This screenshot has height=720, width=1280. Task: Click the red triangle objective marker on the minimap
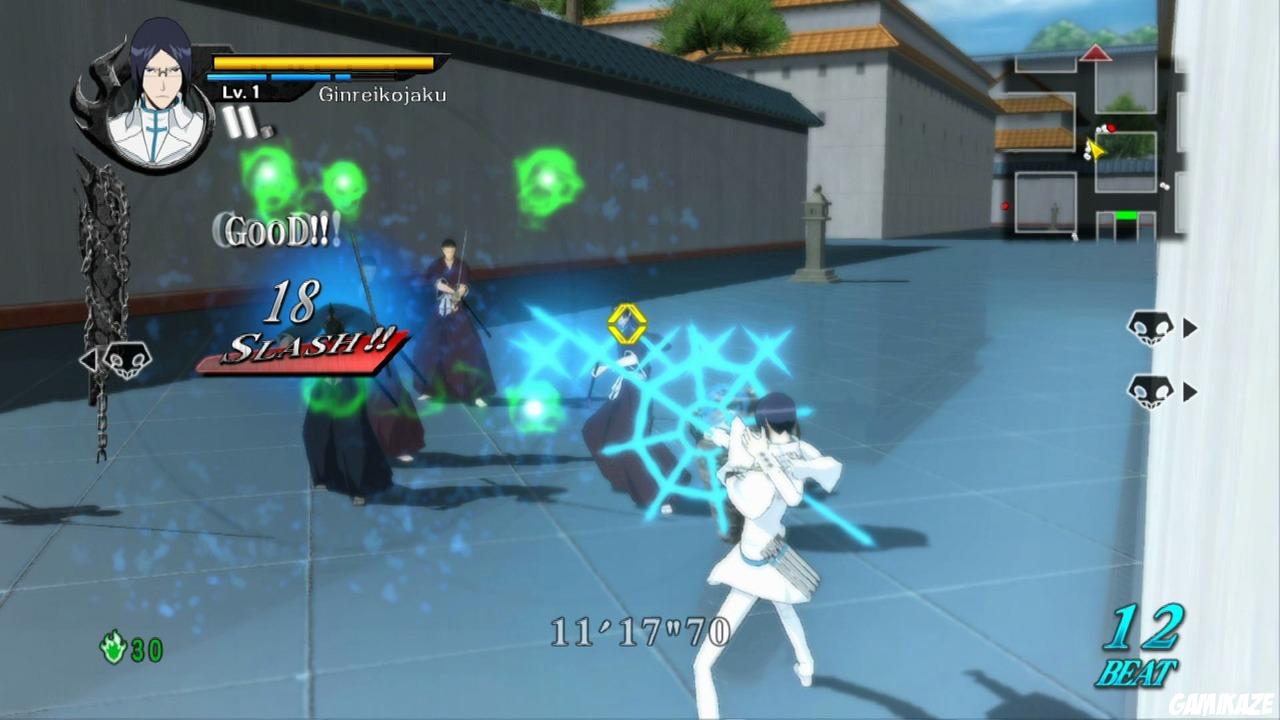pyautogui.click(x=1096, y=53)
